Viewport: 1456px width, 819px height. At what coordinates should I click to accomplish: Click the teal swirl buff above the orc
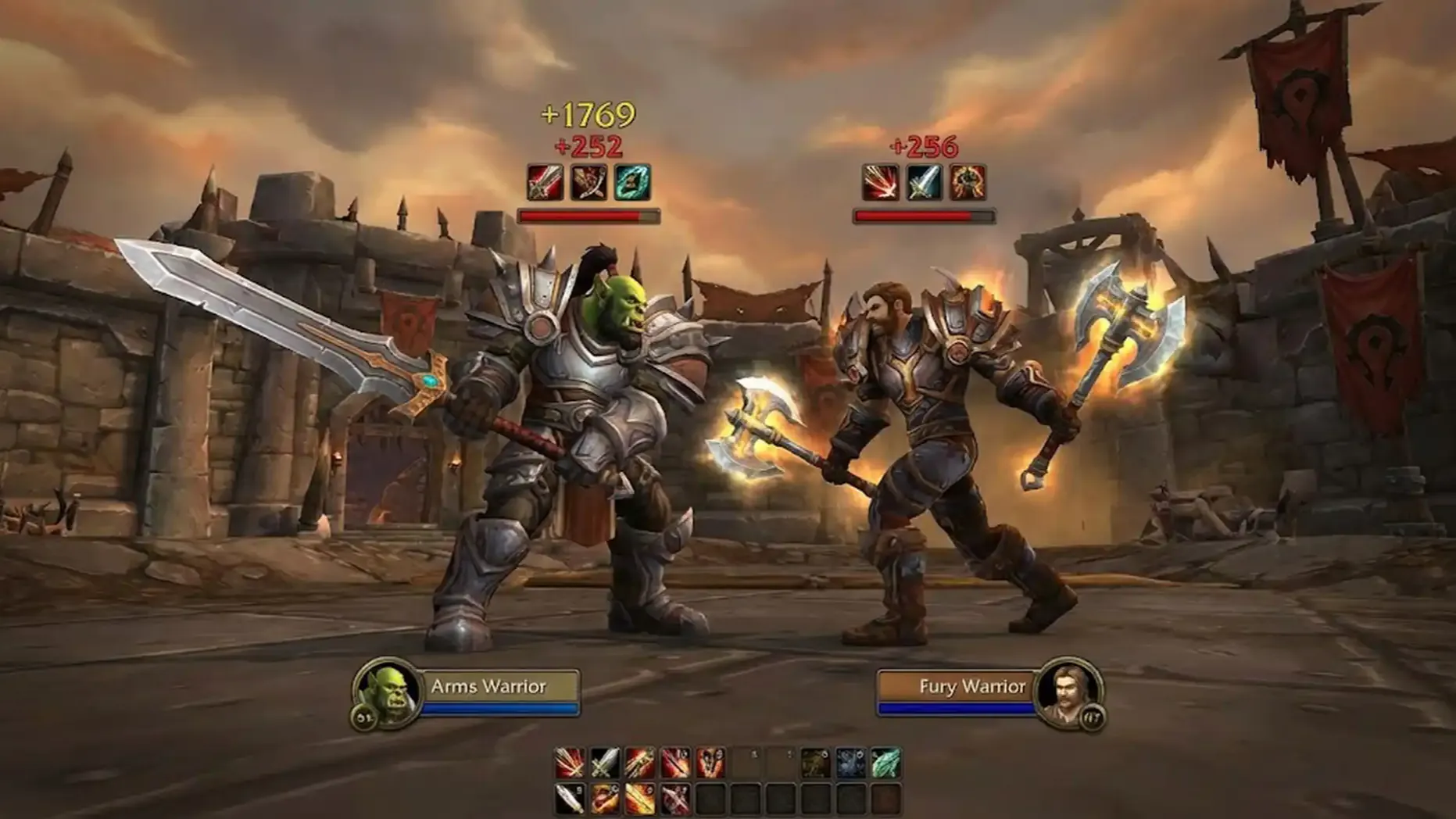631,183
